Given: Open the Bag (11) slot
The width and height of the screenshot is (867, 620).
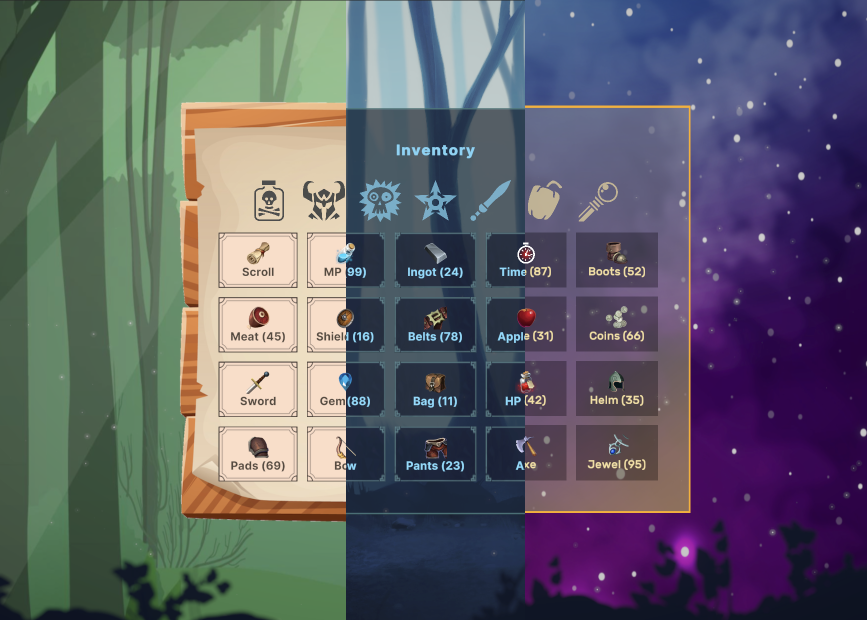Looking at the screenshot, I should 435,389.
